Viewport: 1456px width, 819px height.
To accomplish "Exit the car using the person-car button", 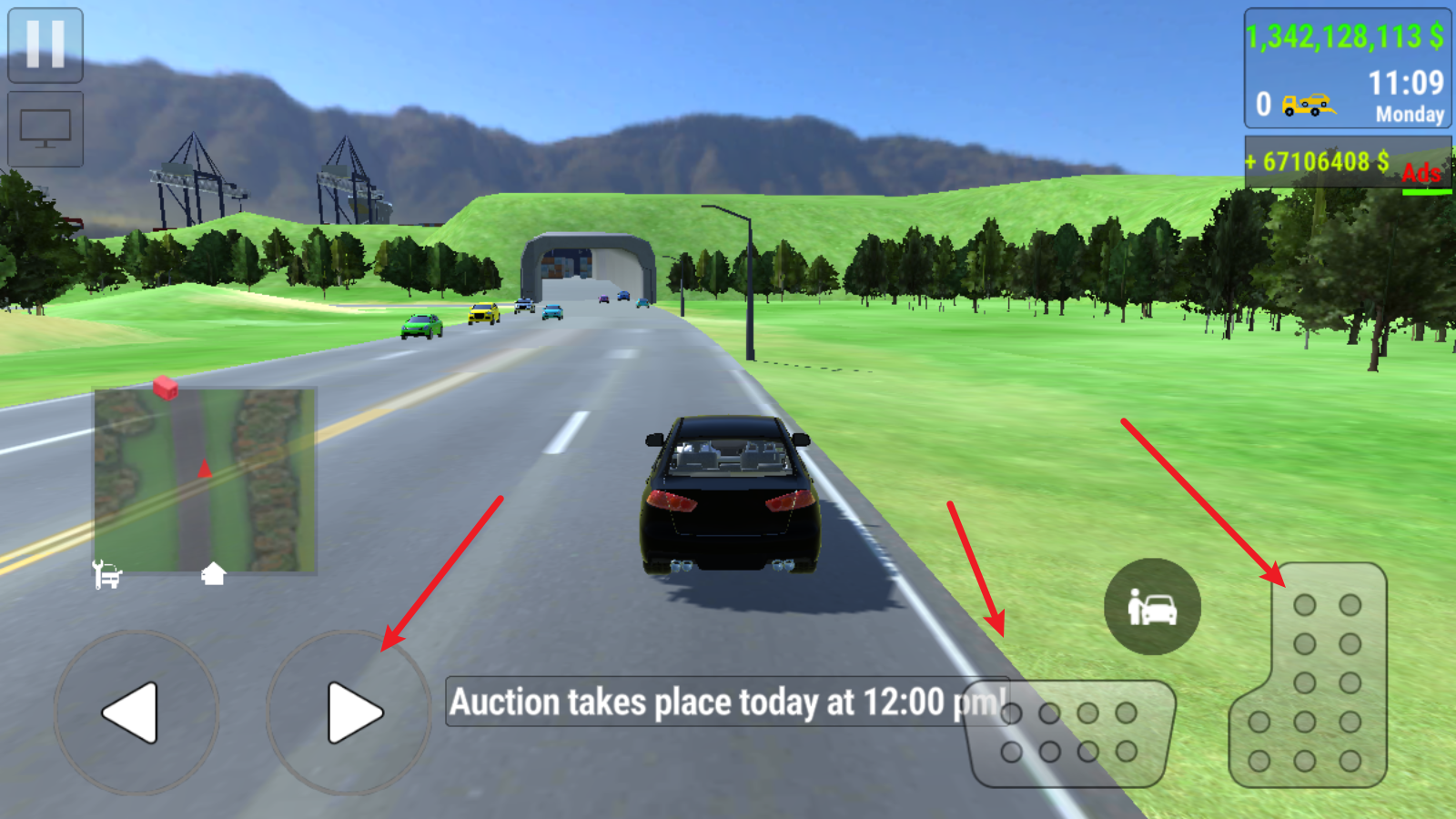I will click(1152, 607).
